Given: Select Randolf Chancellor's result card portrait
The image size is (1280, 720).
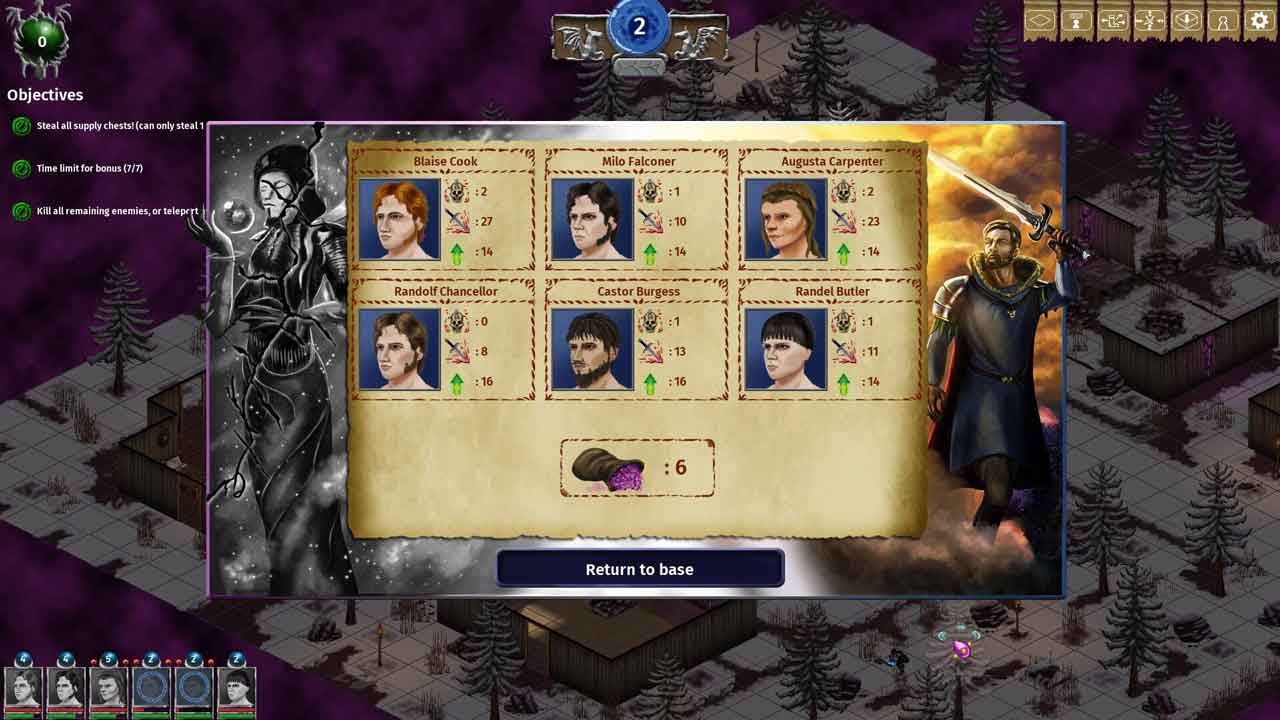Looking at the screenshot, I should coord(399,349).
